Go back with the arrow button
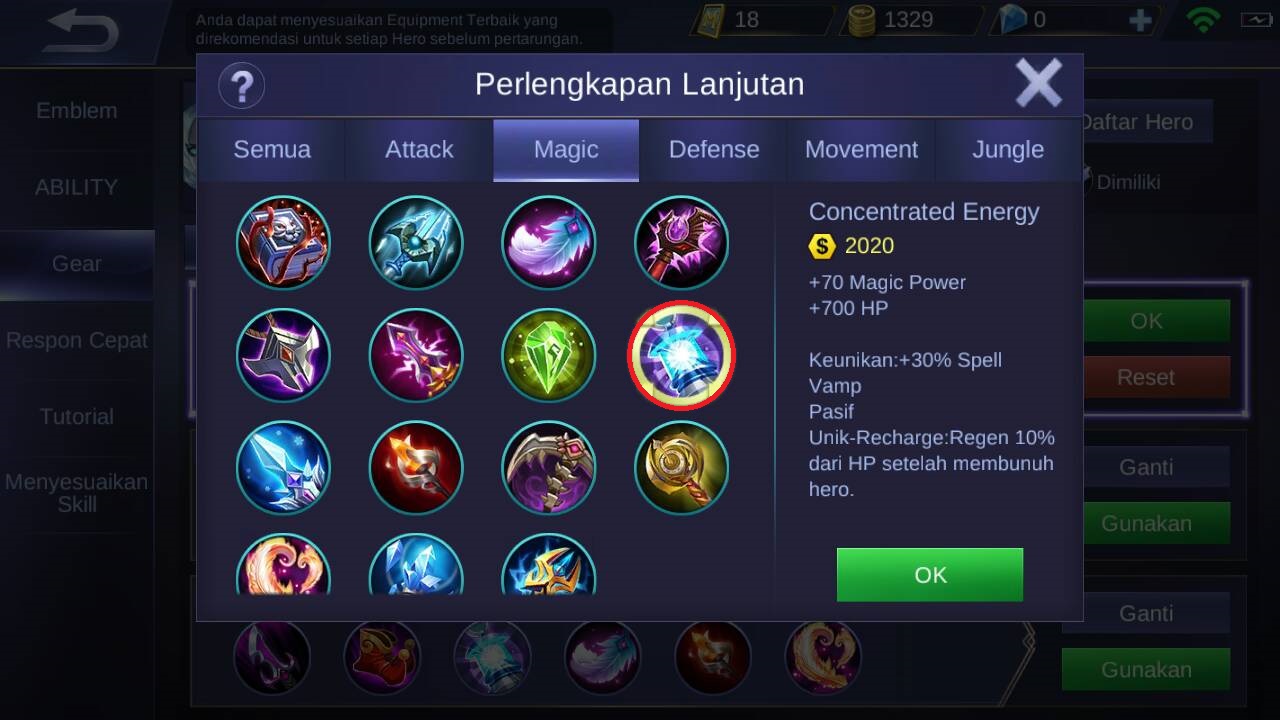The height and width of the screenshot is (720, 1280). pyautogui.click(x=82, y=32)
